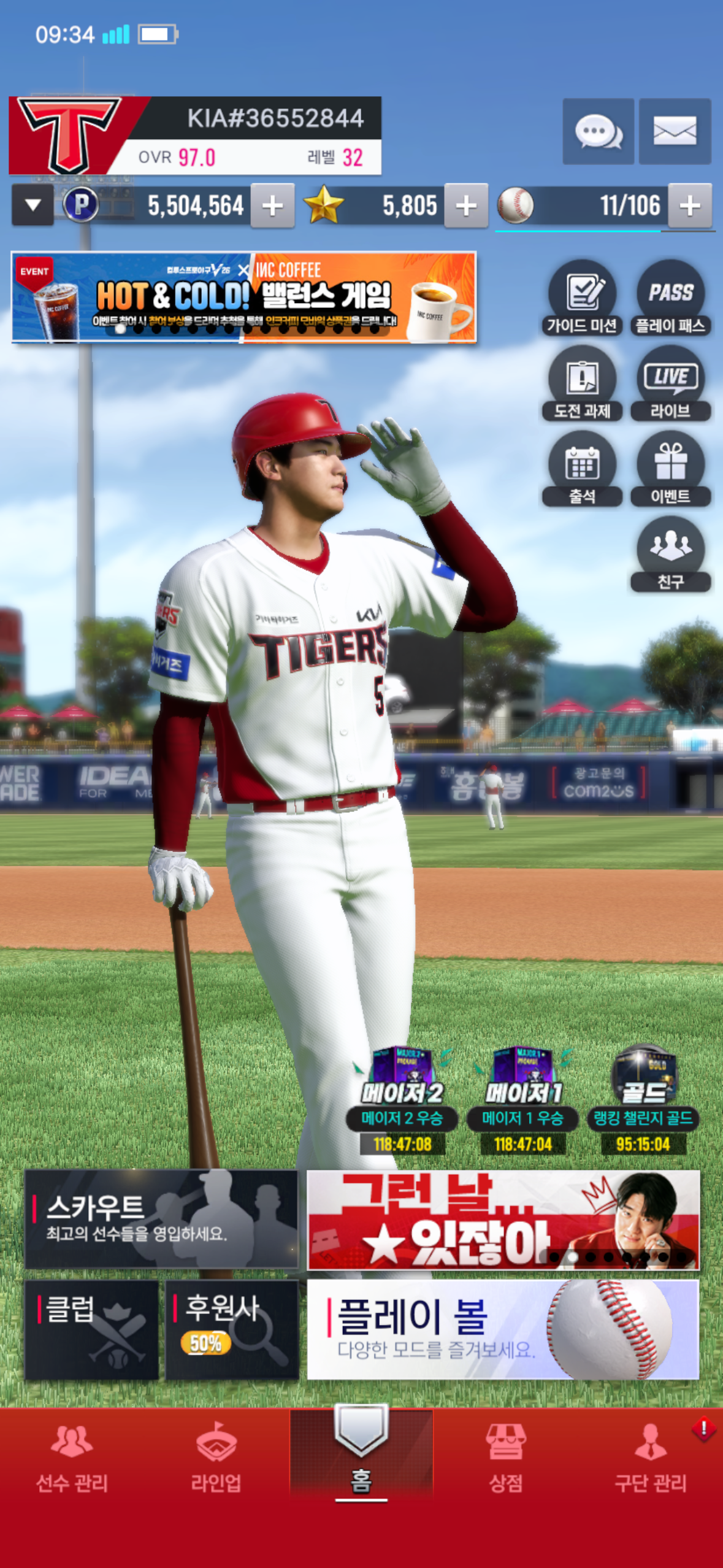Image resolution: width=723 pixels, height=1568 pixels.
Task: Open 가이드 미션 guide missions
Action: click(582, 298)
